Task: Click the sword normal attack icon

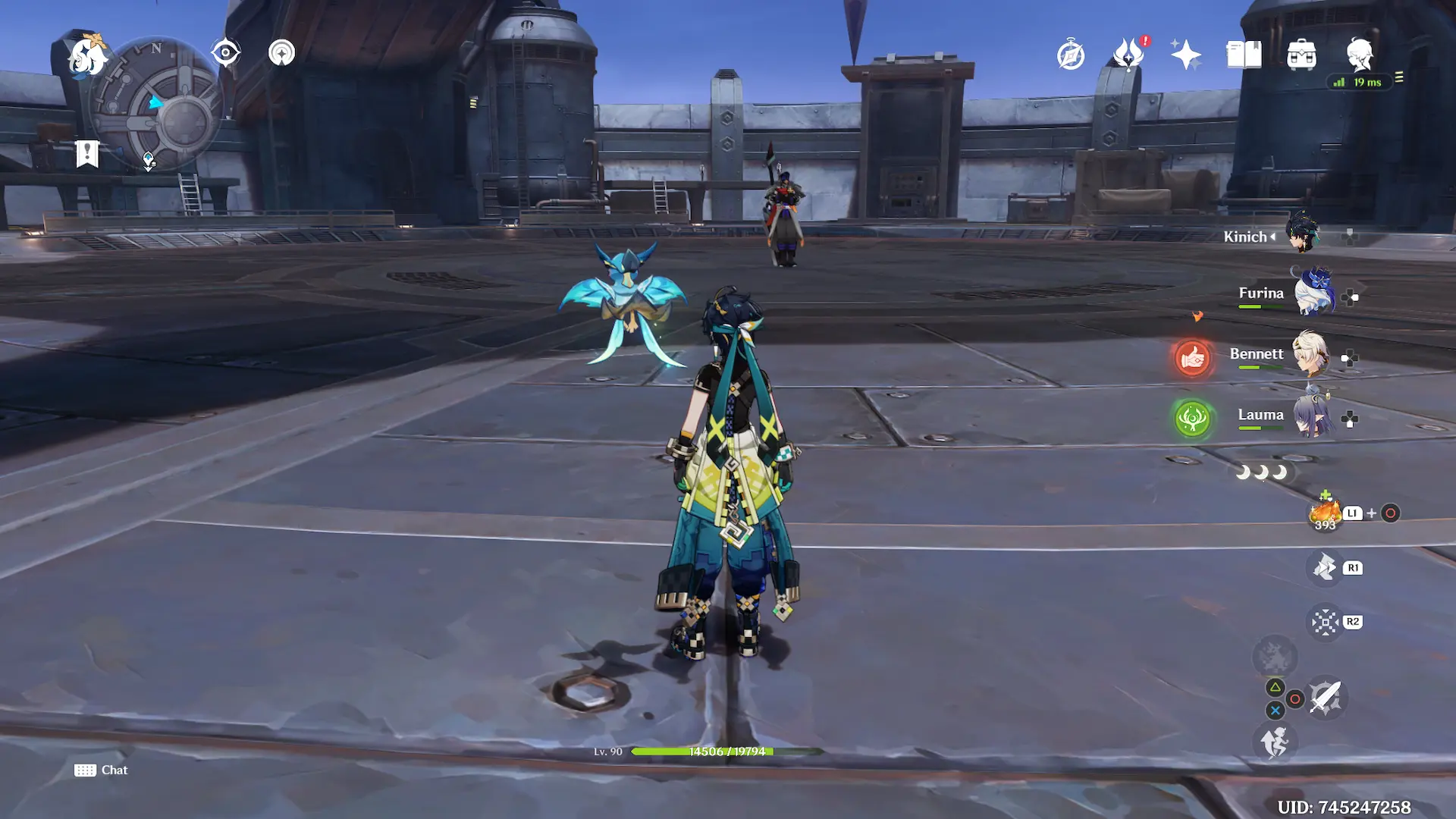Action: pyautogui.click(x=1326, y=698)
